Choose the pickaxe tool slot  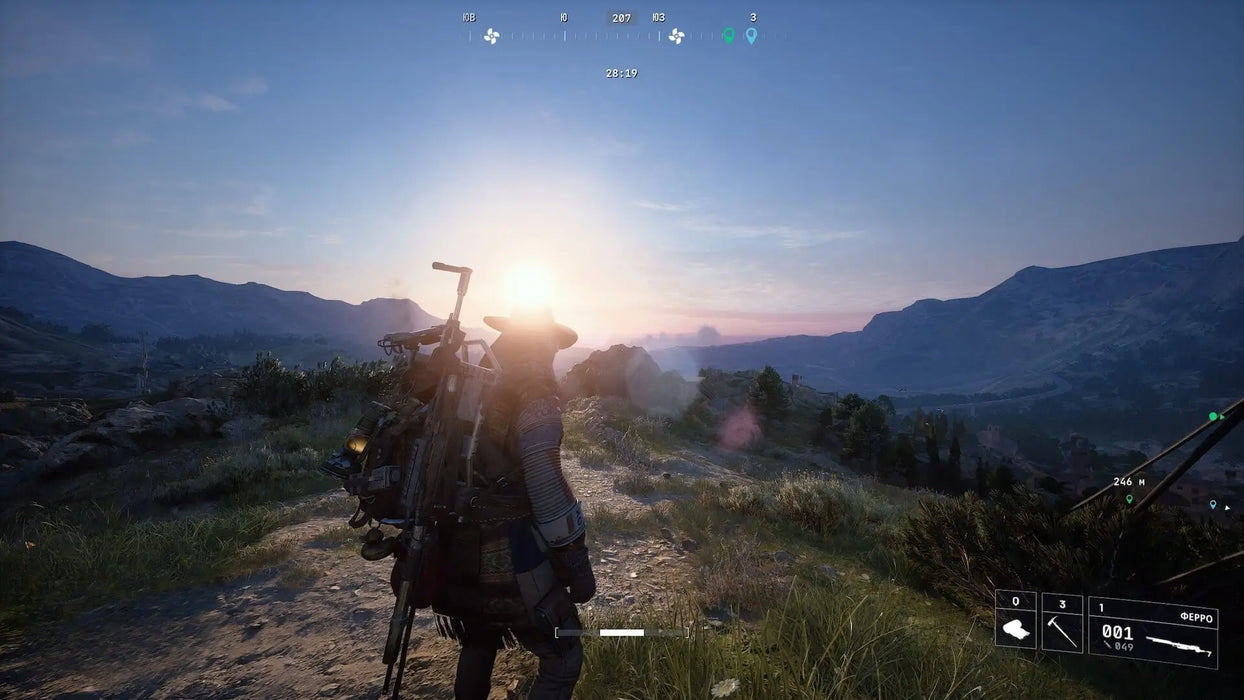pyautogui.click(x=1061, y=622)
